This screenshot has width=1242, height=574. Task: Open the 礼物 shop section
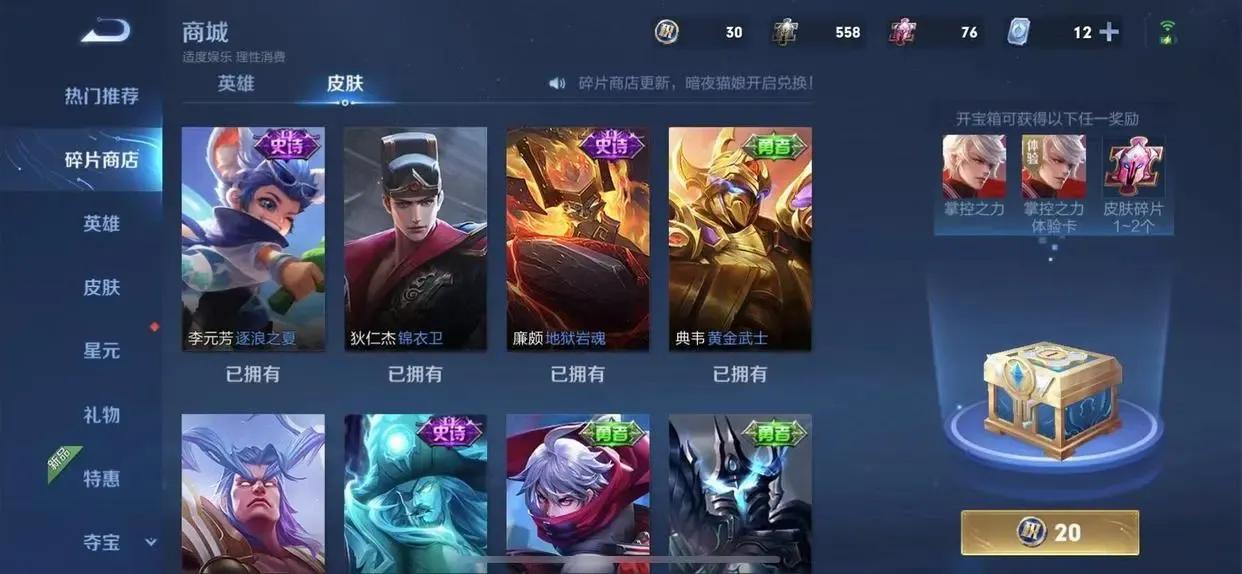click(x=101, y=414)
